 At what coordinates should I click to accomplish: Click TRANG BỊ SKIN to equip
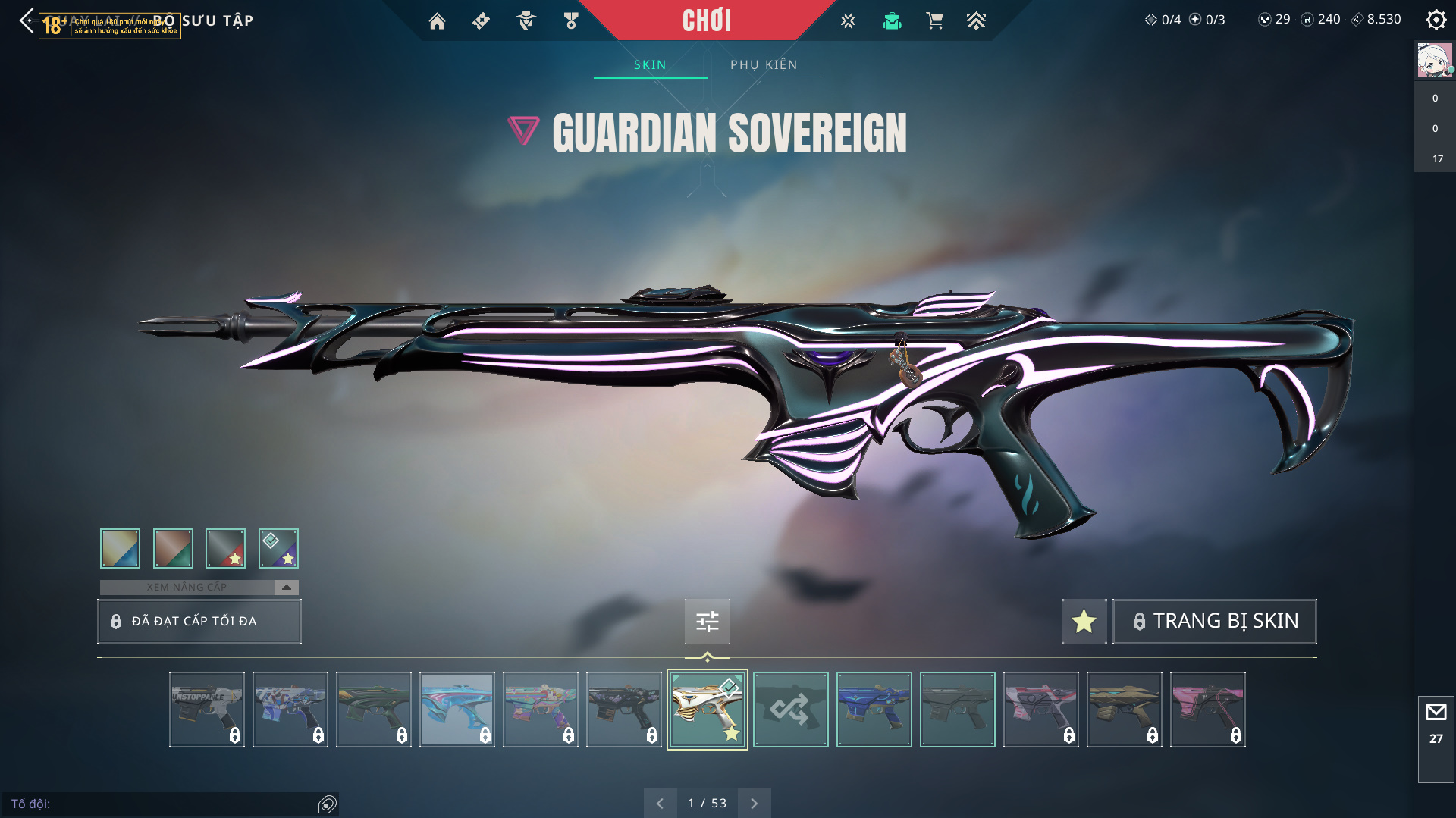[1214, 622]
